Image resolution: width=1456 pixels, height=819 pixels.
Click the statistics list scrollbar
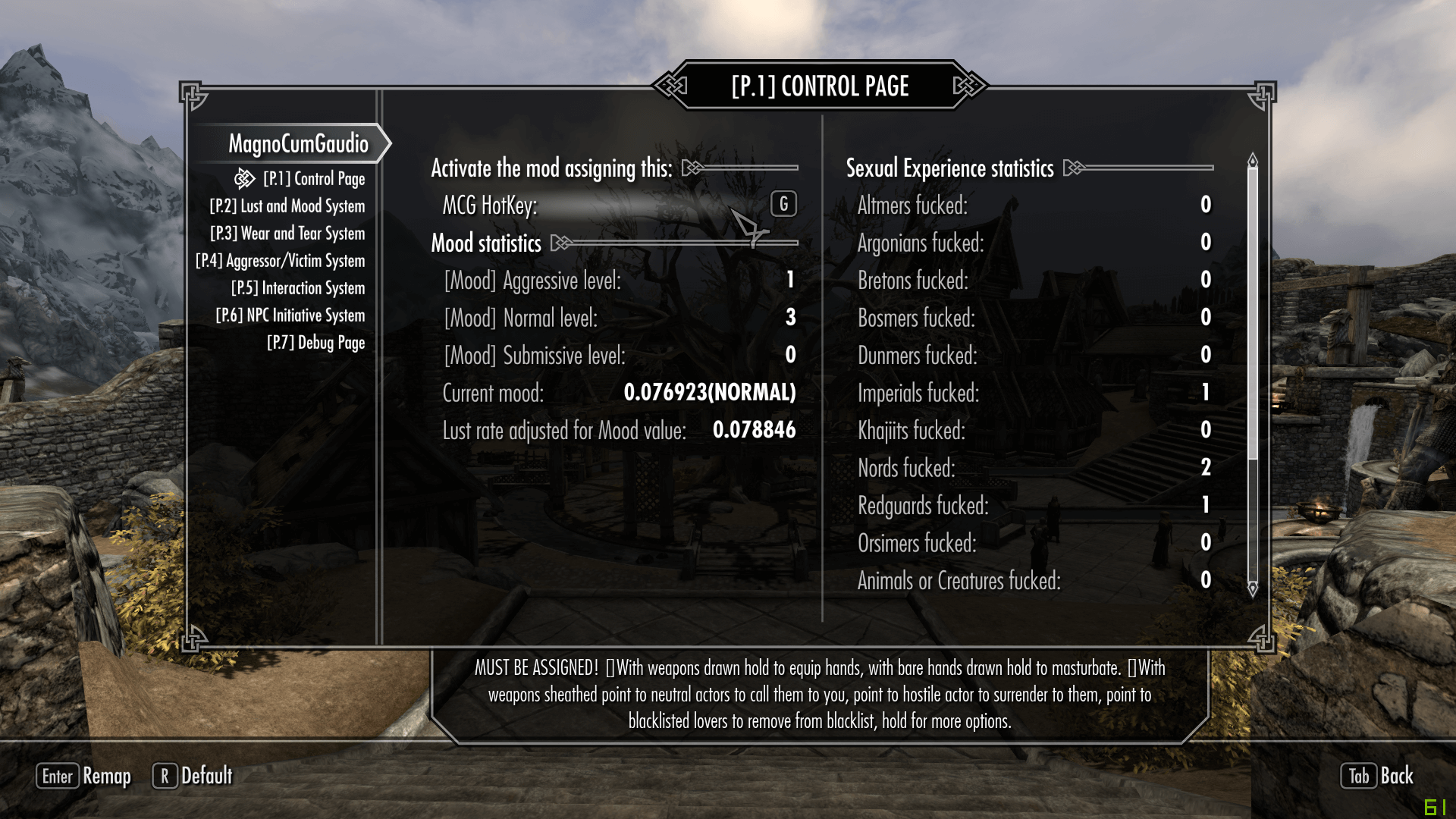tap(1253, 311)
